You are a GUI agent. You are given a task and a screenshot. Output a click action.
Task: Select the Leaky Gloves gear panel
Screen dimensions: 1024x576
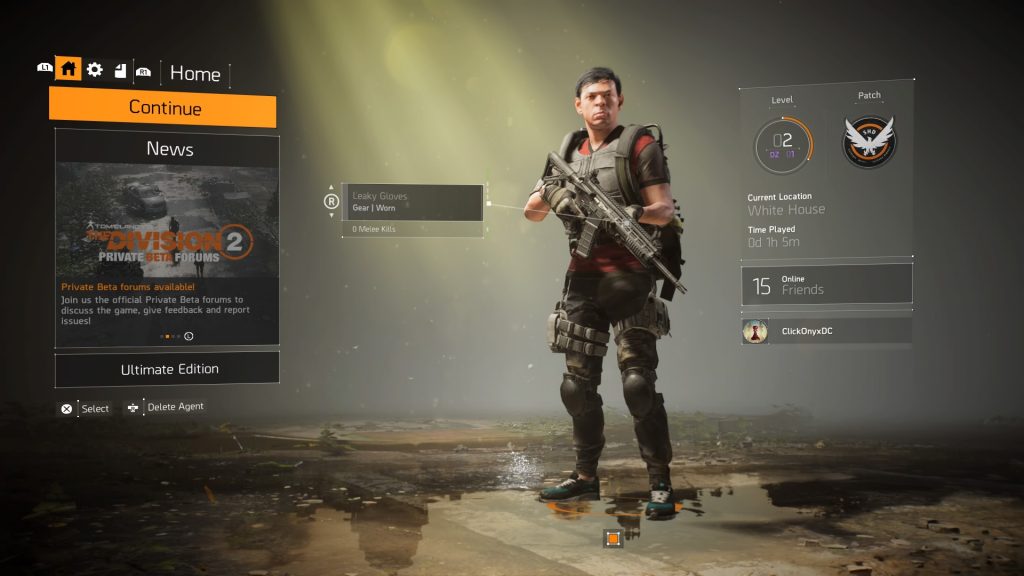(412, 202)
